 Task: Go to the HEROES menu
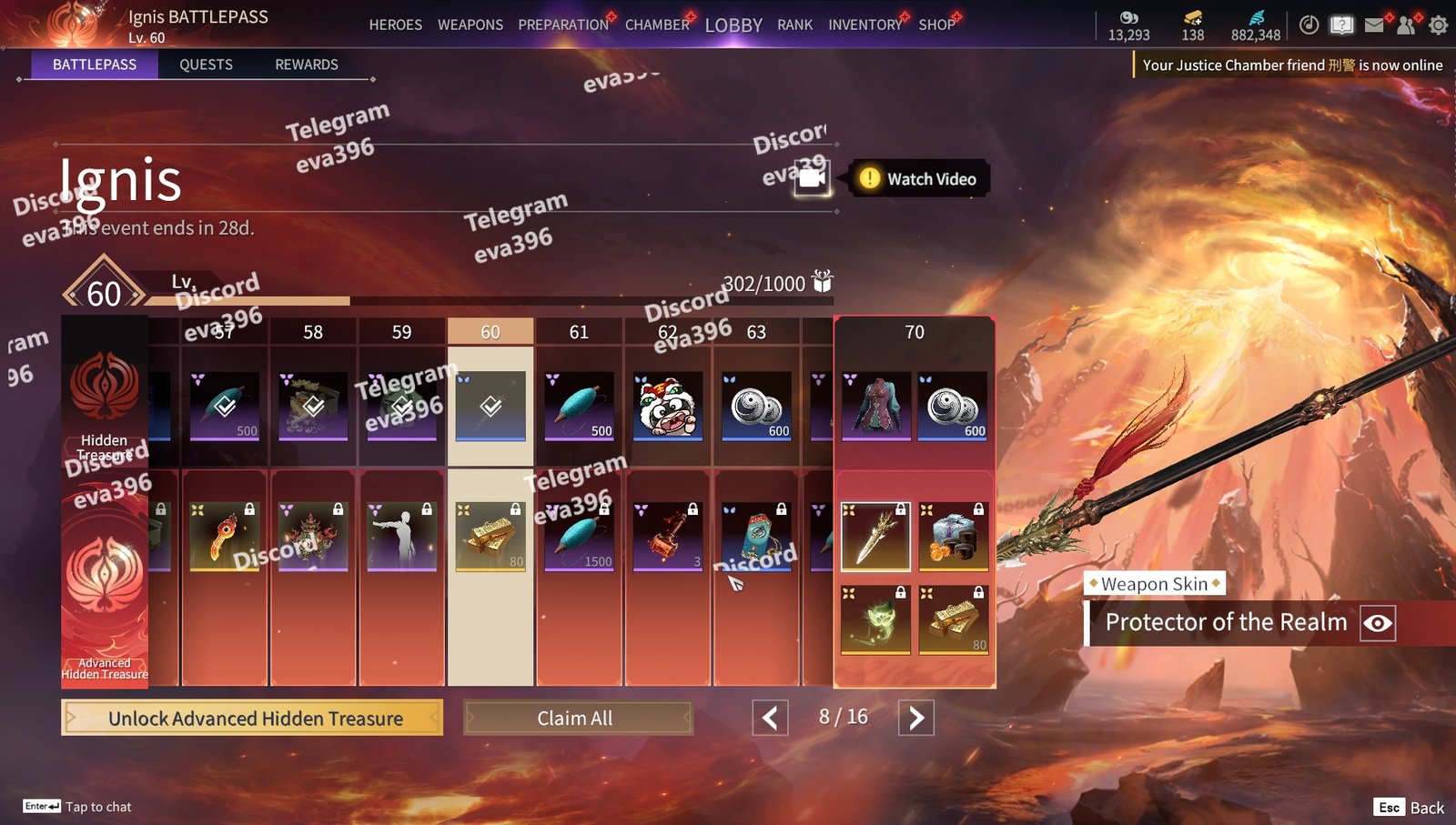click(x=395, y=25)
